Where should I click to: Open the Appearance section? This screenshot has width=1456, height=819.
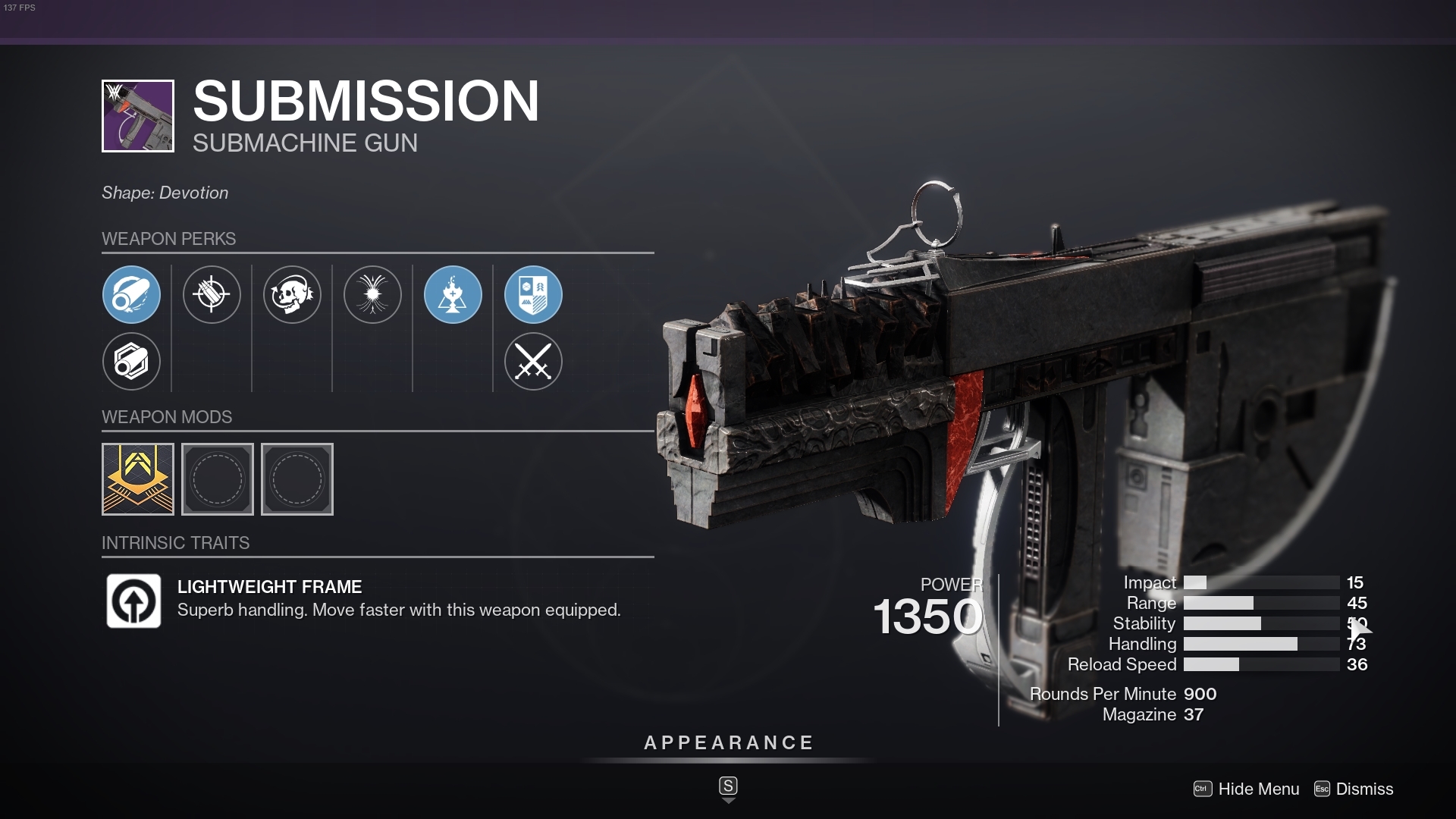click(x=728, y=743)
